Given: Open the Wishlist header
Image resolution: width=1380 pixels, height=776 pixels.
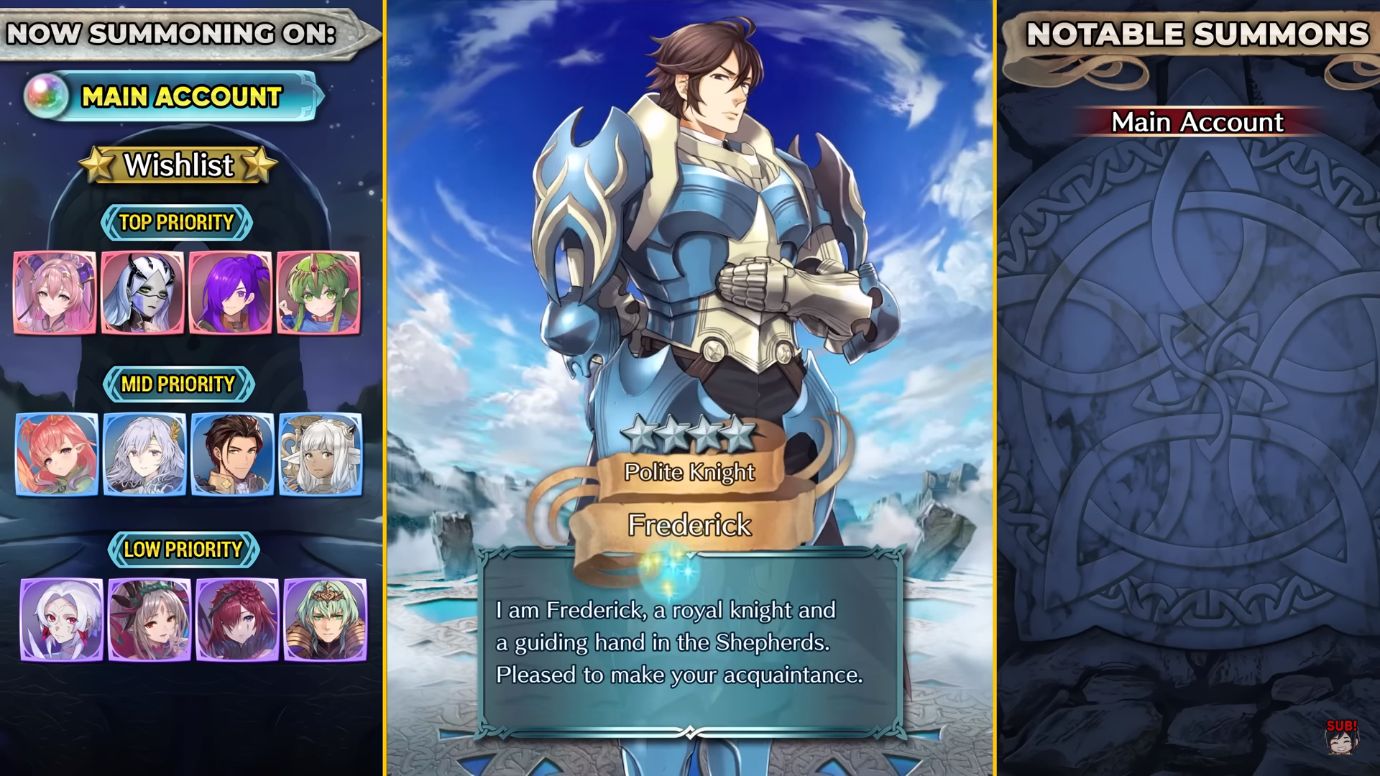Looking at the screenshot, I should (x=178, y=165).
